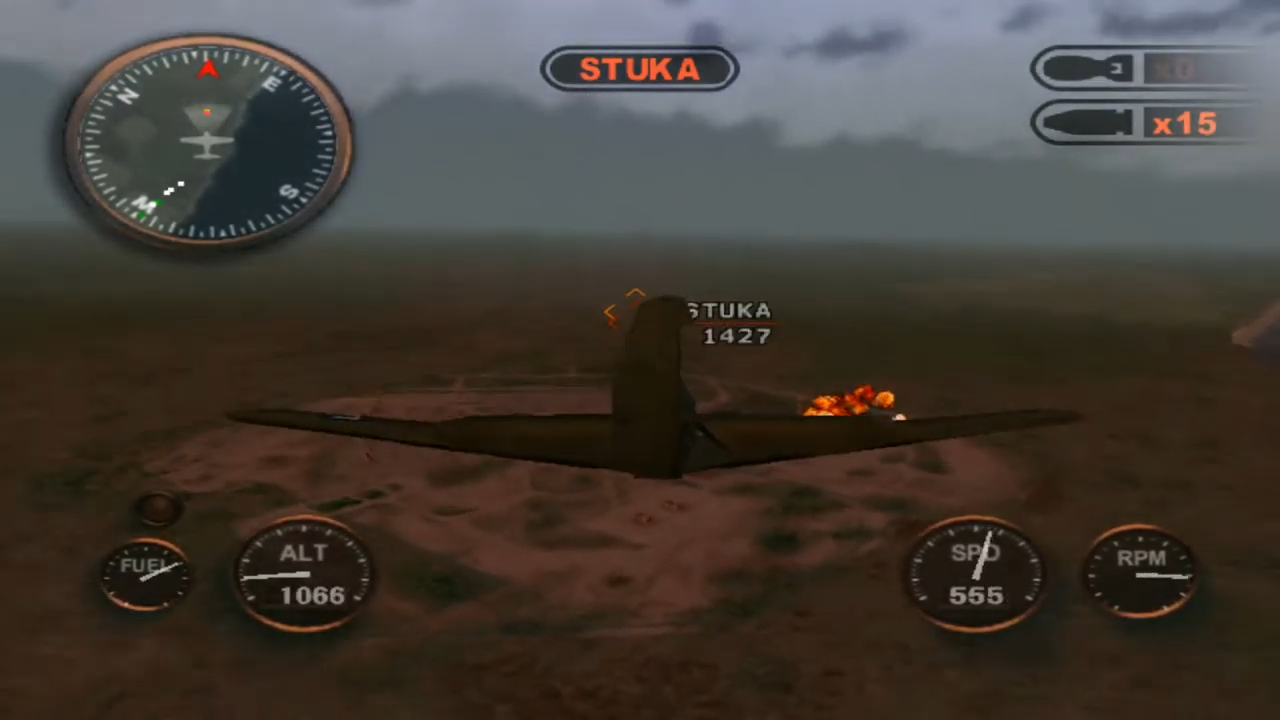Screen dimensions: 1280x720
Task: Click the x15 ammunition counter
Action: (1185, 123)
